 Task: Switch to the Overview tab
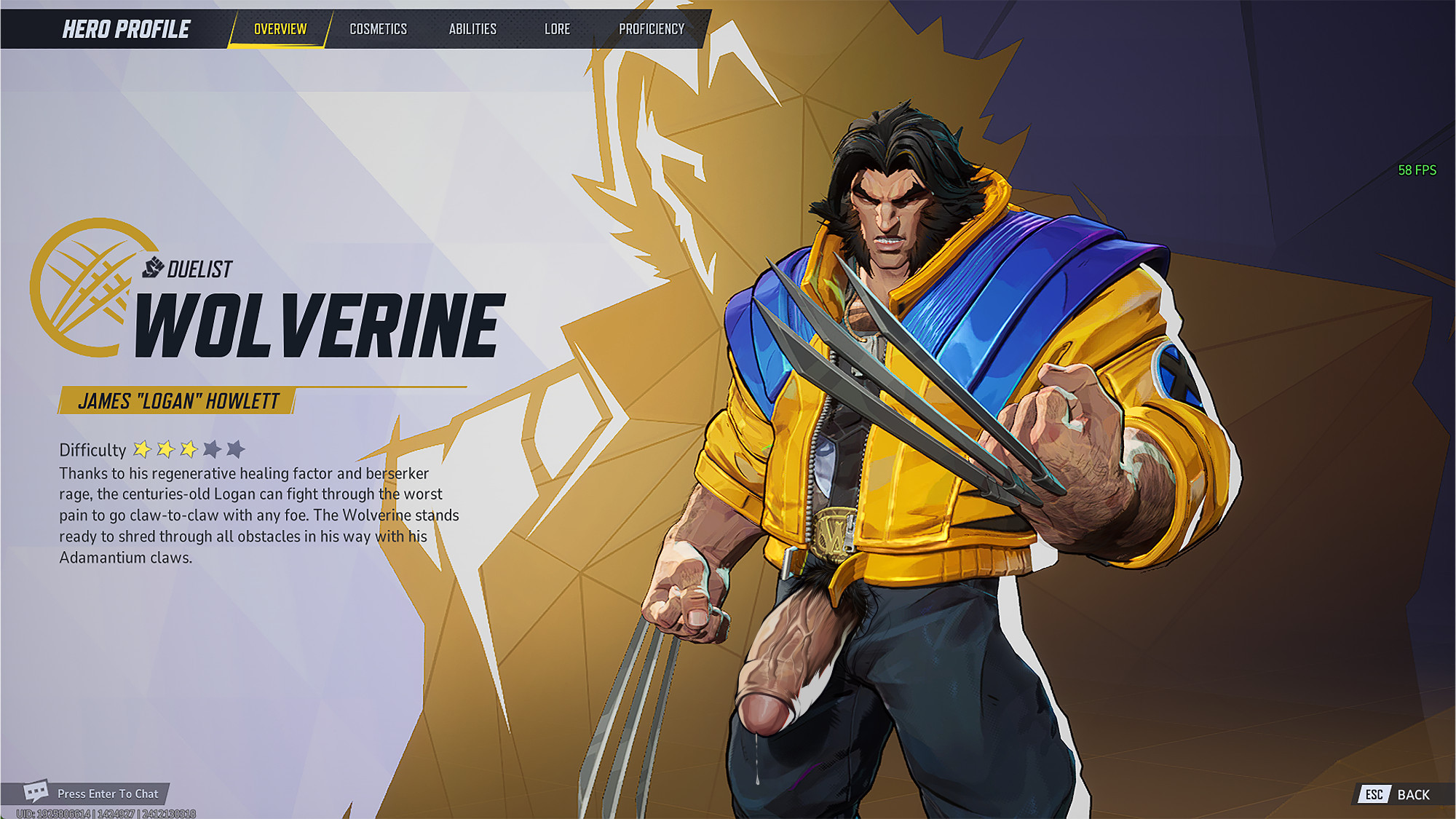[280, 29]
